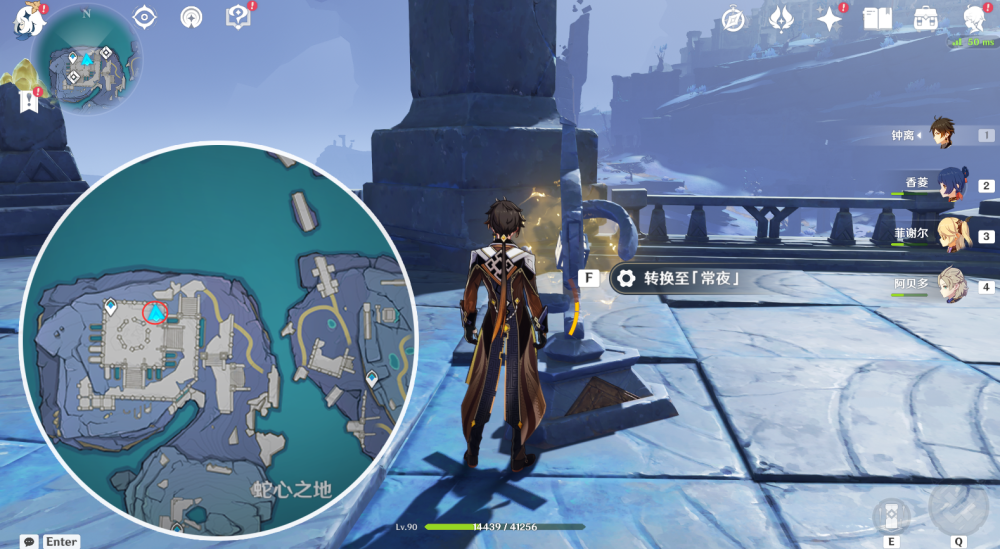1000x549 pixels.
Task: Switch to party member 钟离
Action: click(x=943, y=133)
